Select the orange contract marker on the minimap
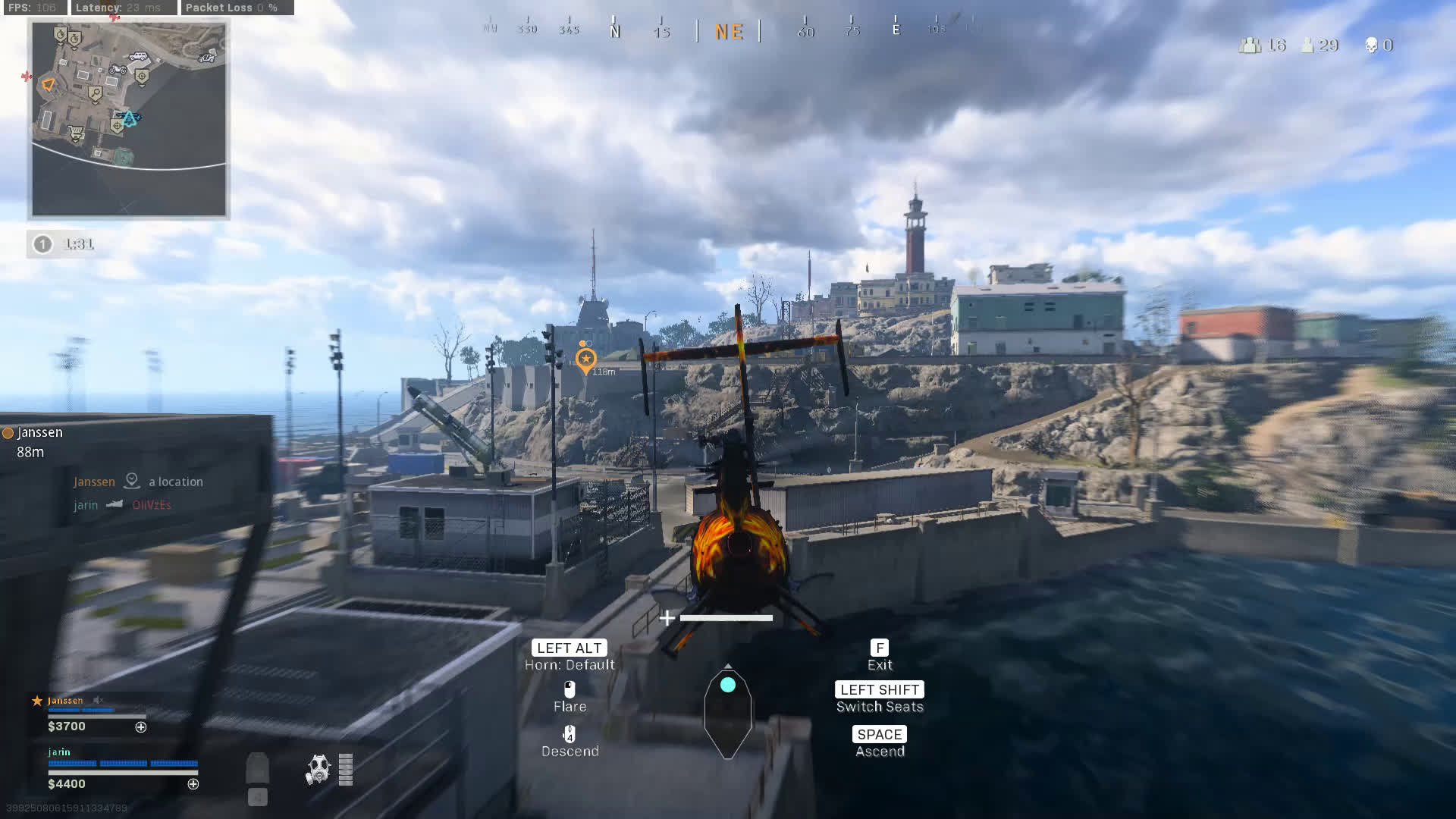Image resolution: width=1456 pixels, height=819 pixels. click(x=49, y=84)
